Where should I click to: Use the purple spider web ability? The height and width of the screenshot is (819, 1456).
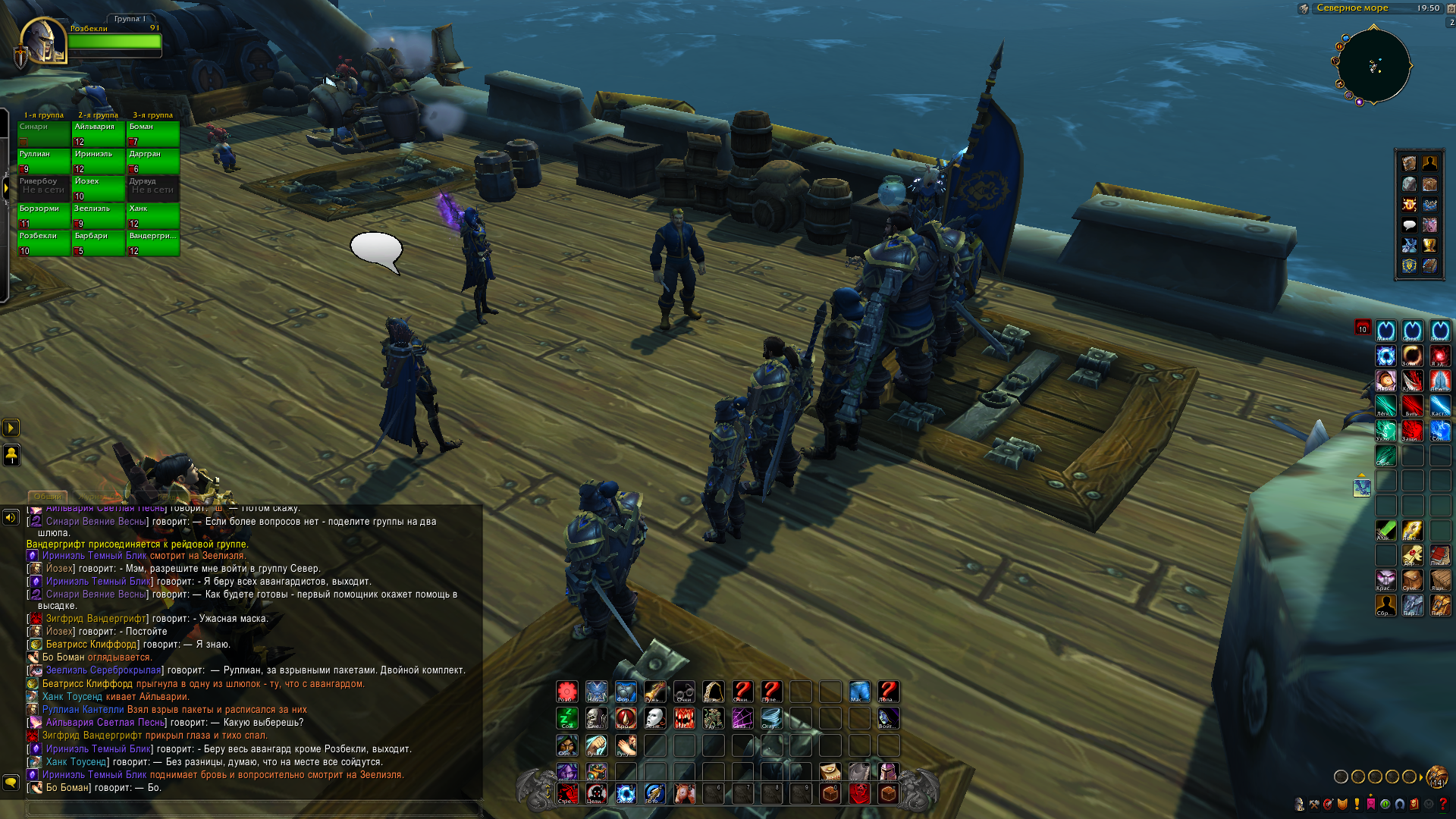(742, 717)
